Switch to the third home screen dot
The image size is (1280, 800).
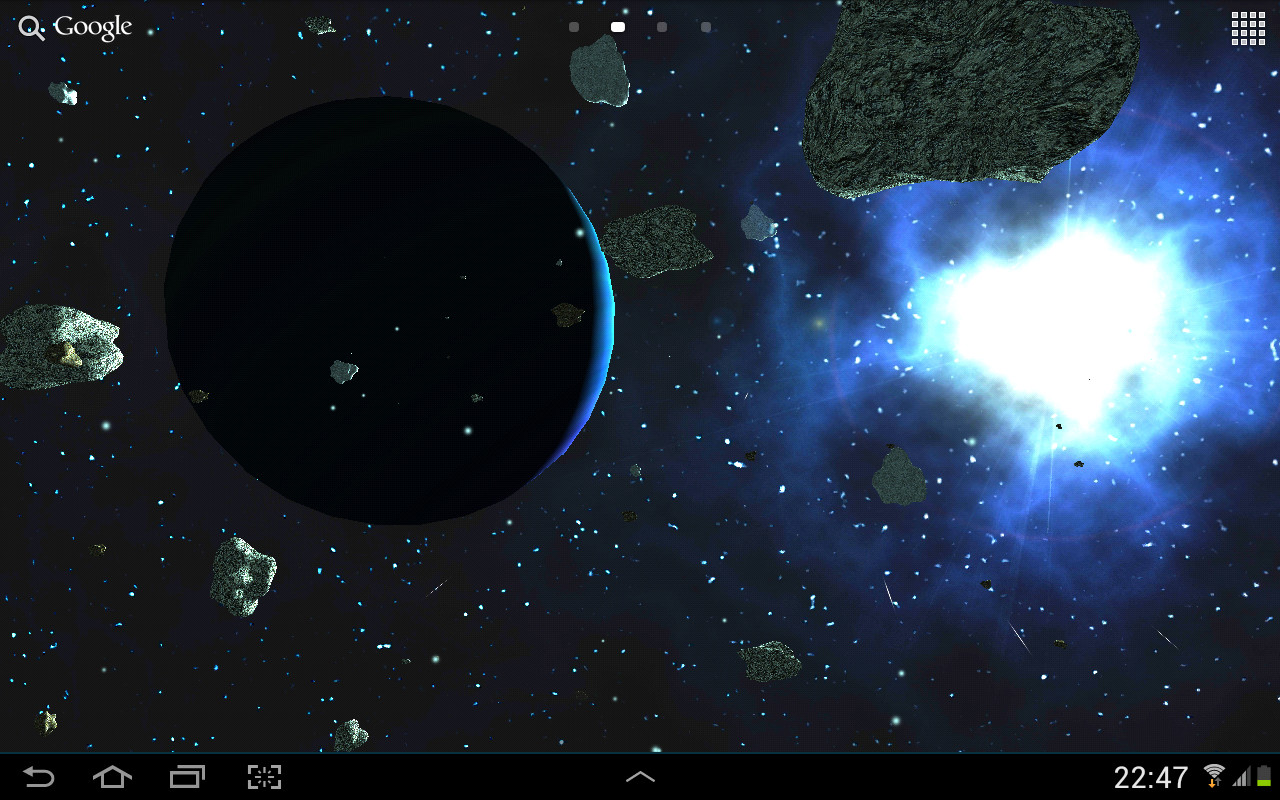[661, 27]
